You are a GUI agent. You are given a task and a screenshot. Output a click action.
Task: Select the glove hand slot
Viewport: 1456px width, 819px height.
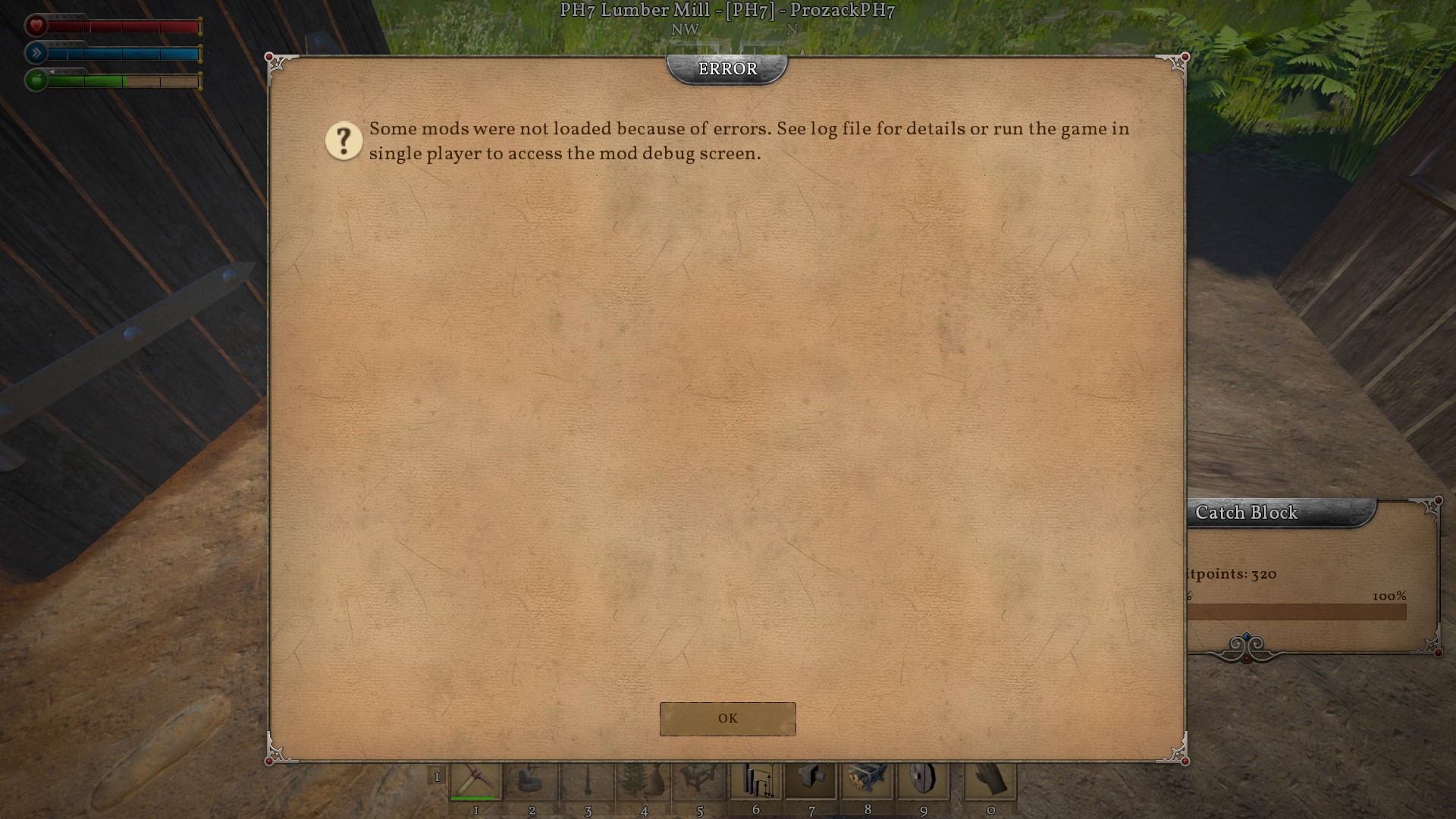(990, 781)
